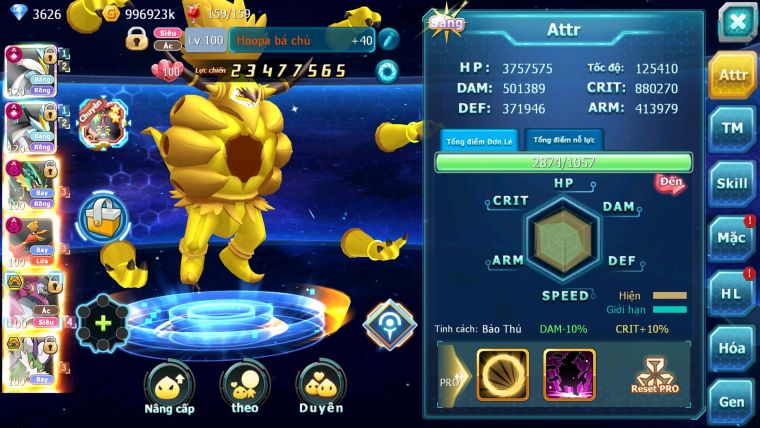
Task: Select the purple shadow skill icon
Action: click(x=569, y=374)
